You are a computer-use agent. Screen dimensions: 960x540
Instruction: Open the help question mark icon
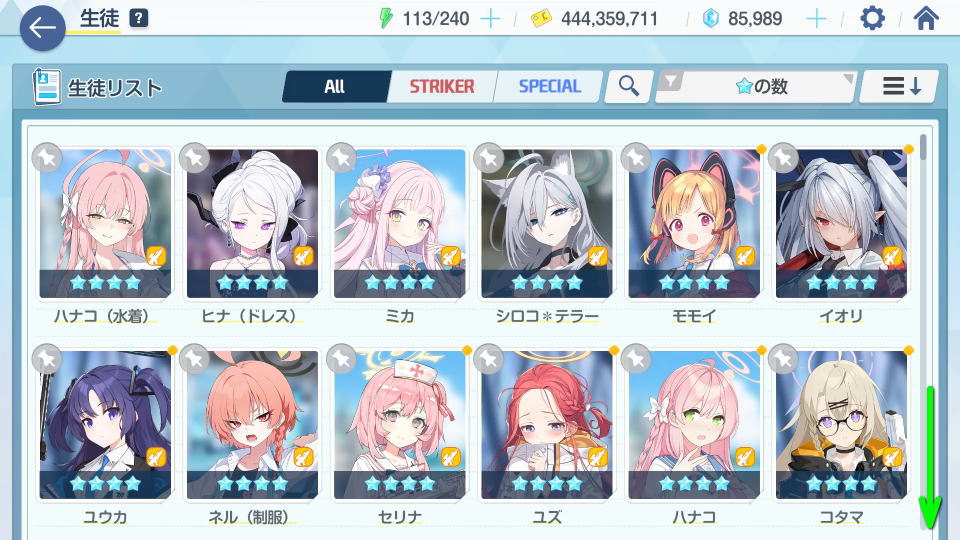139,18
